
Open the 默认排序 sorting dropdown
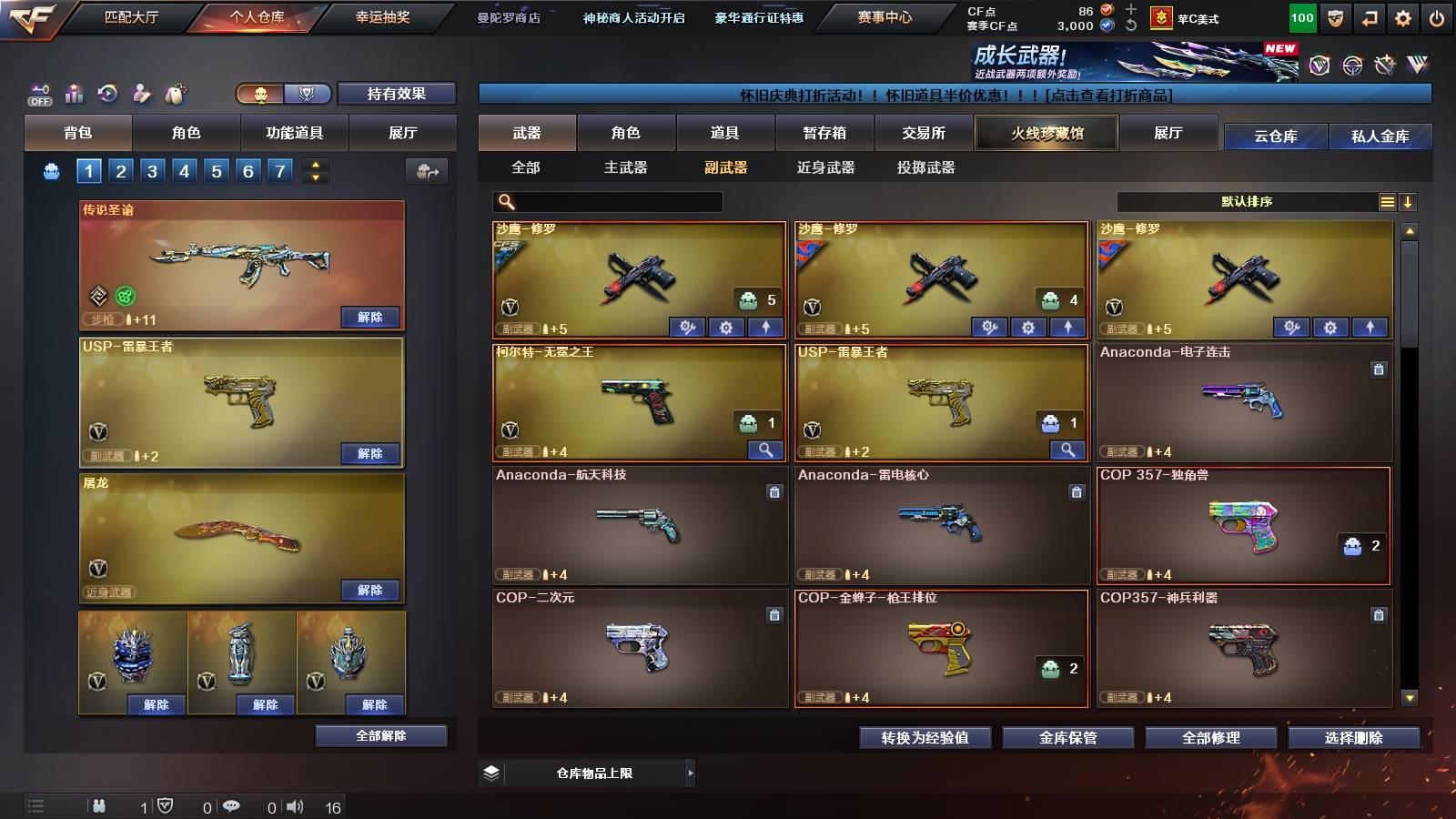(x=1247, y=201)
